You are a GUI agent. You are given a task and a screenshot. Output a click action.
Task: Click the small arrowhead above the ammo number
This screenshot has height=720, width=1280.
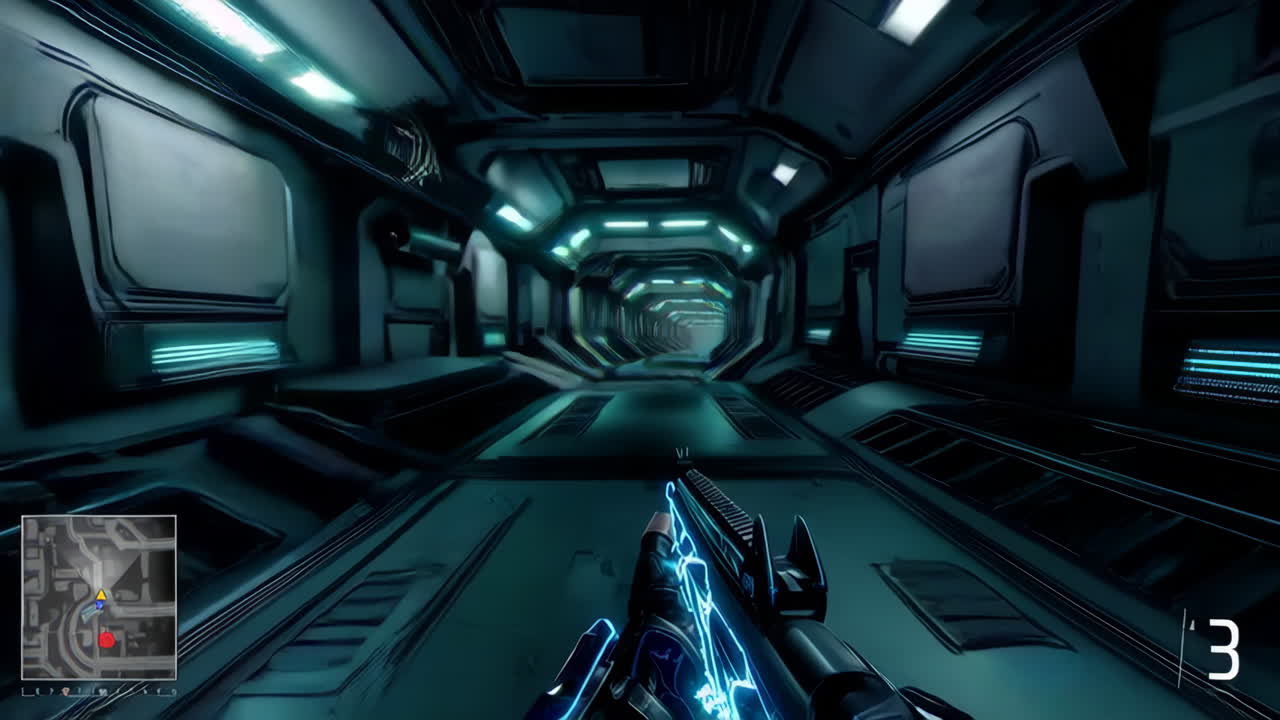pos(1191,623)
